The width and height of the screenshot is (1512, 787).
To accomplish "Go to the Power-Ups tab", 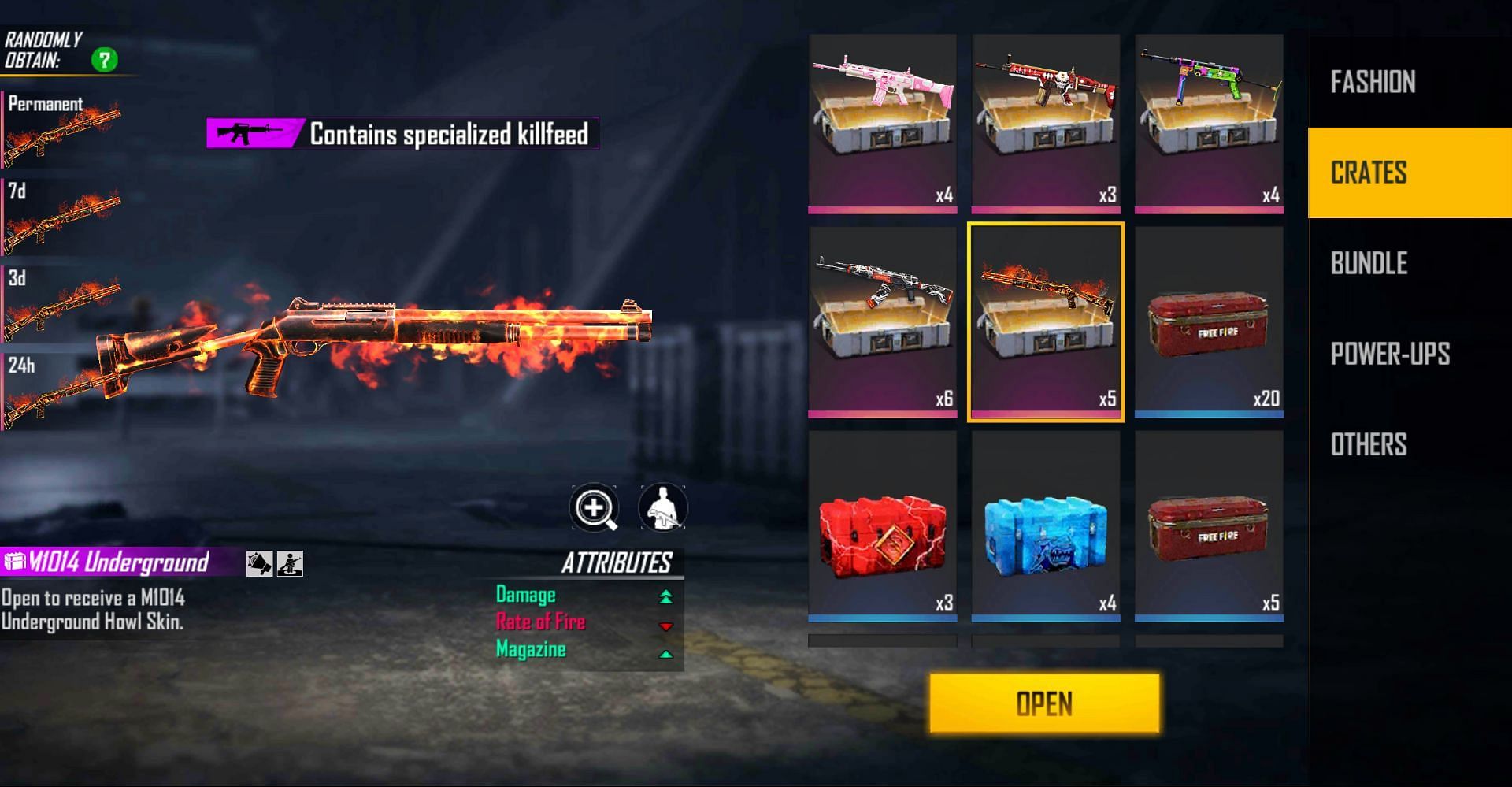I will pos(1390,354).
